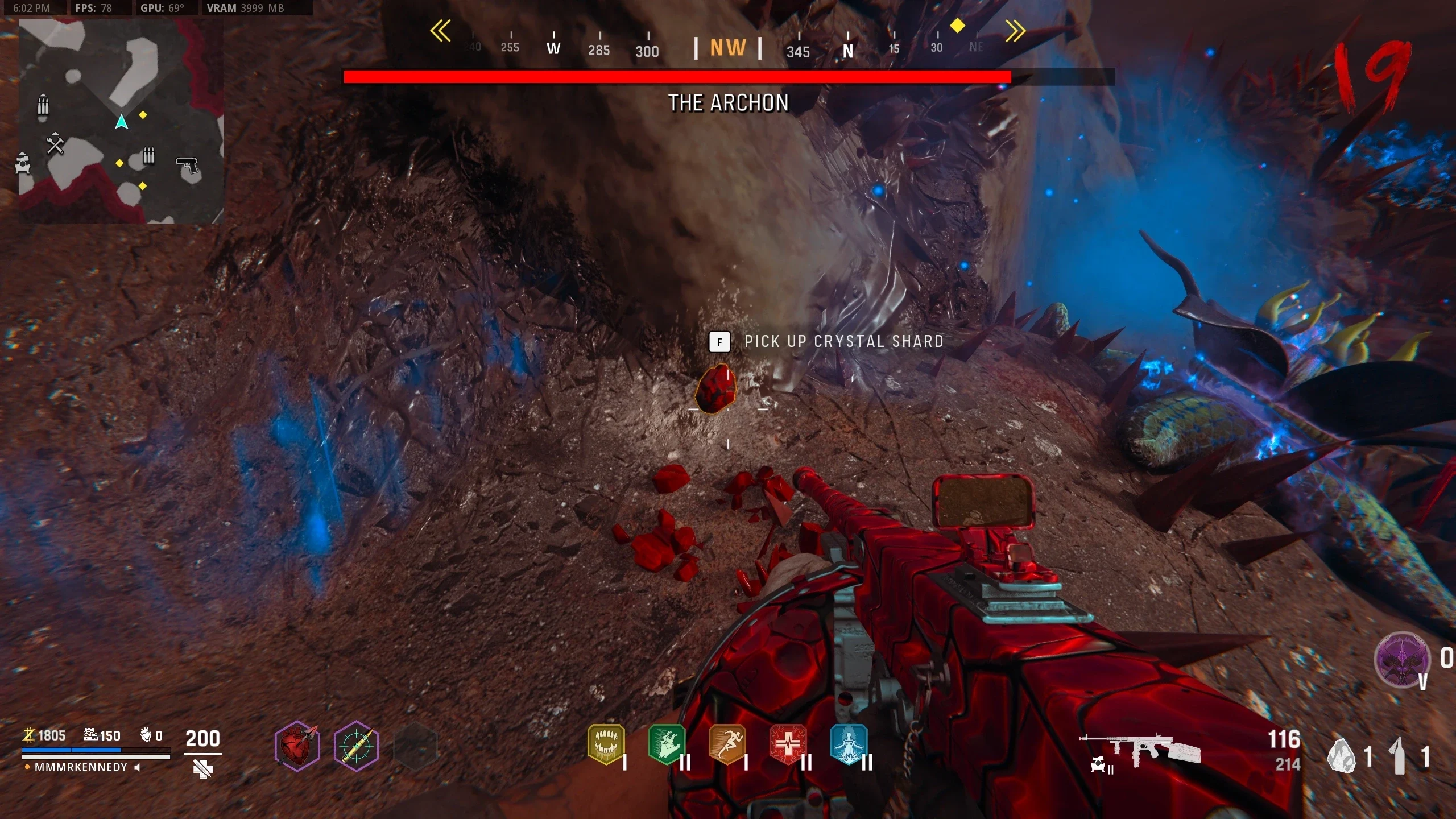1456x819 pixels.
Task: Click the speaker icon beside MMMRKENNEDY
Action: tap(137, 767)
